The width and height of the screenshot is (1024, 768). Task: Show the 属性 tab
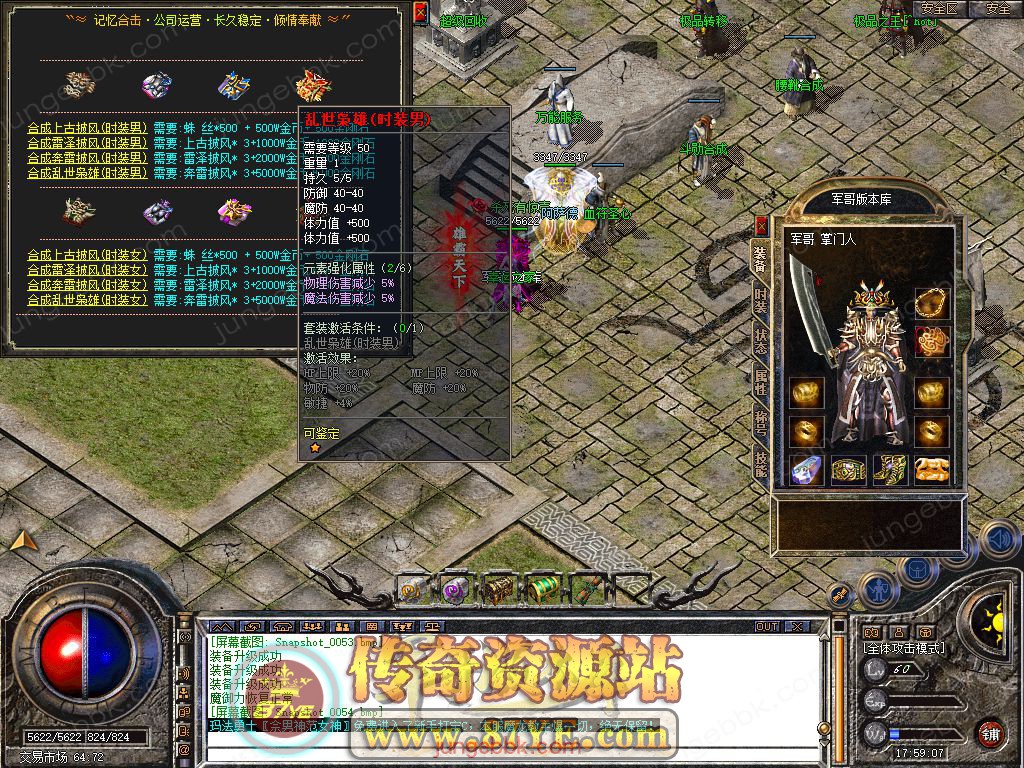click(x=761, y=382)
